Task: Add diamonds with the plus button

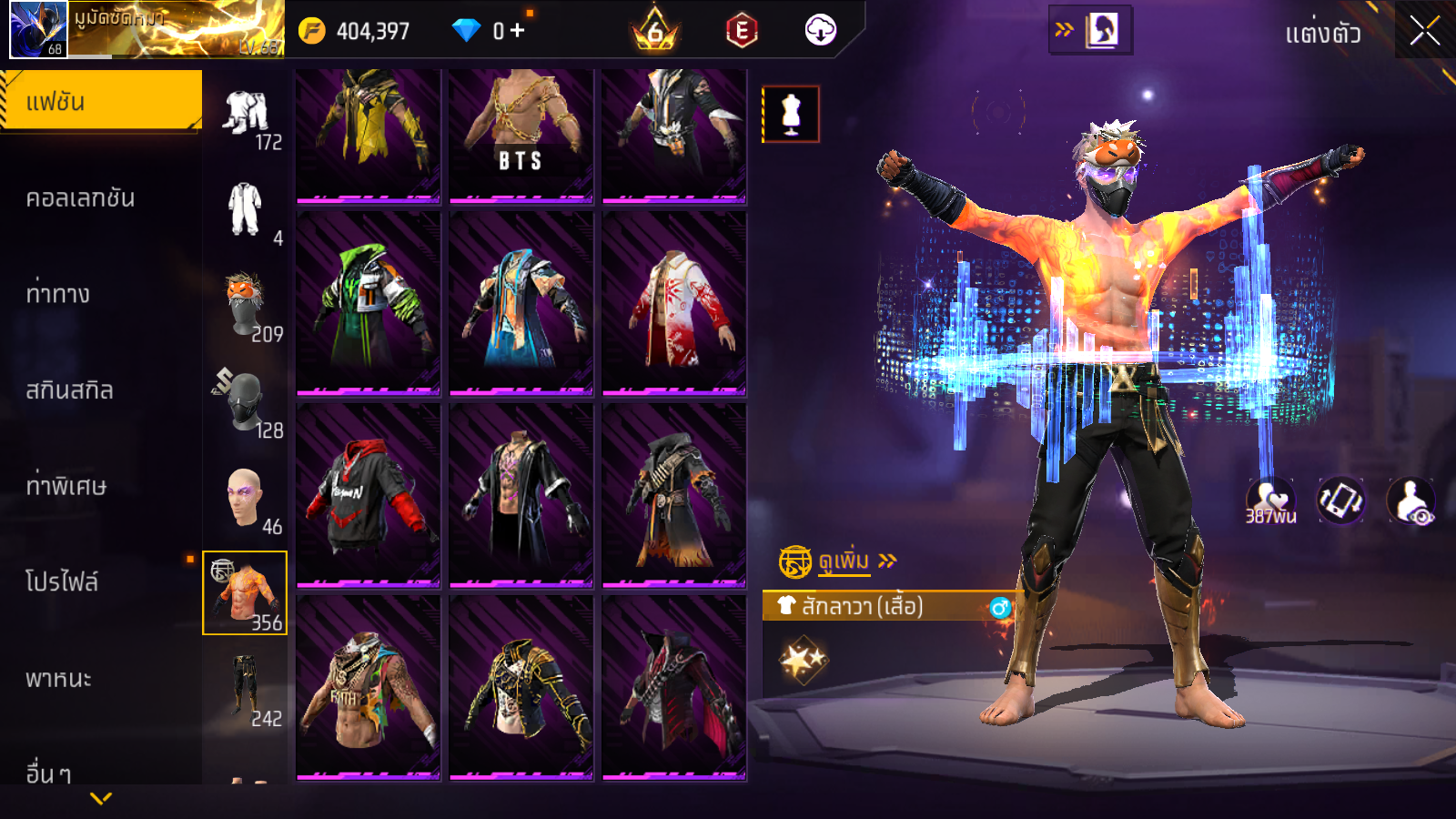Action: tap(517, 31)
